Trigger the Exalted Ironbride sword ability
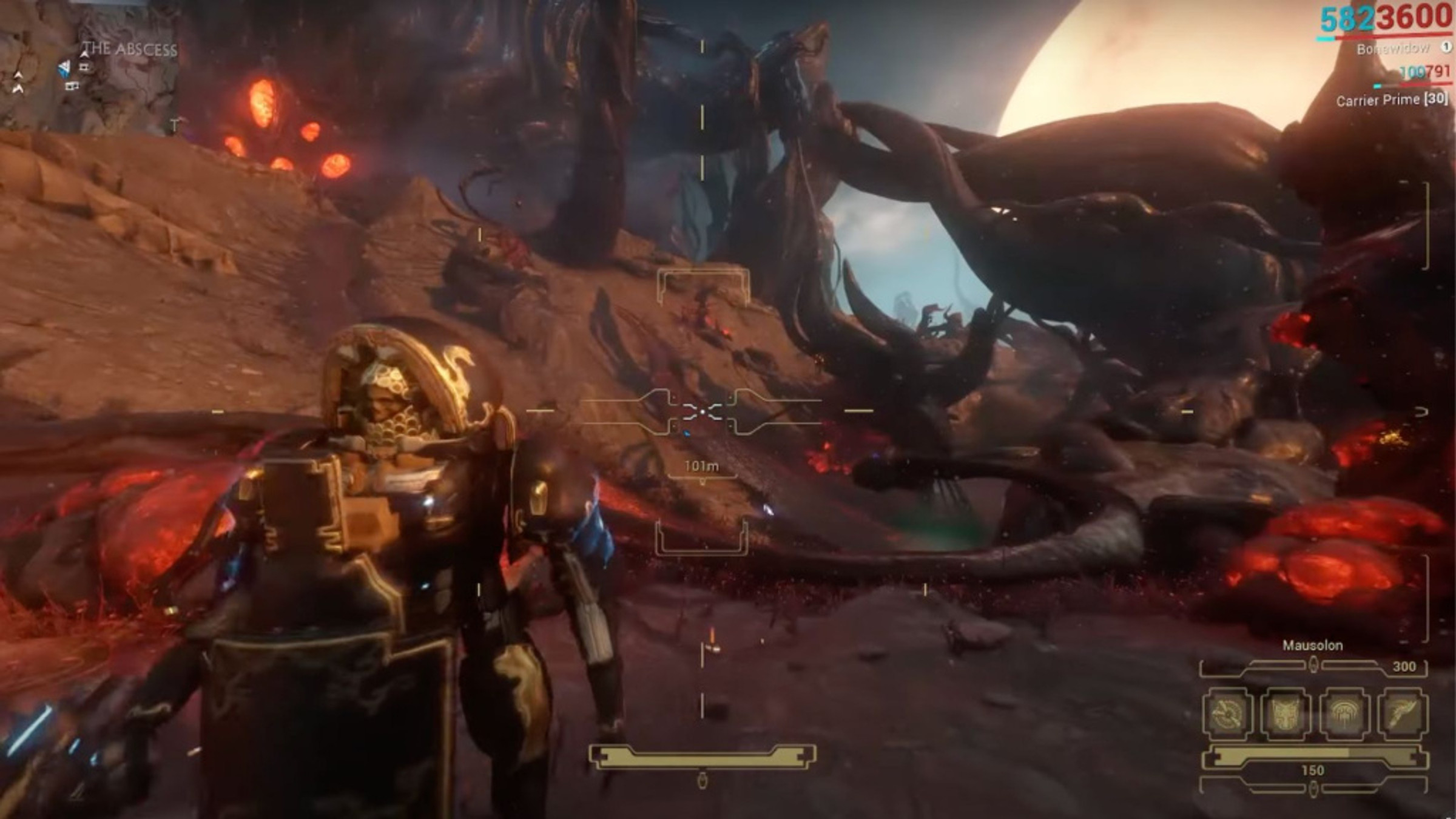Viewport: 1456px width, 819px height. 1402,713
